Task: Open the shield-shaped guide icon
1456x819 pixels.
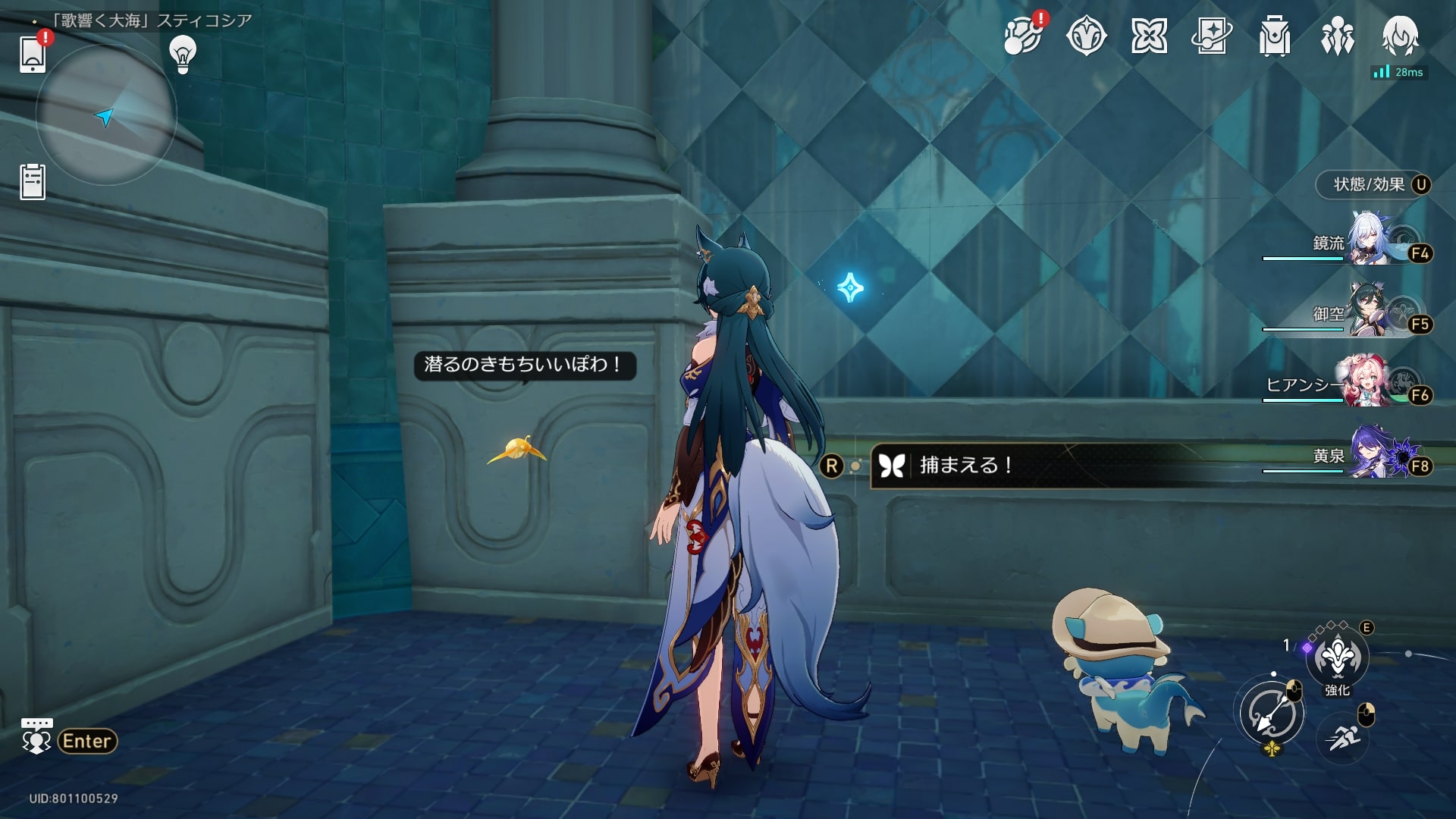Action: tap(1086, 36)
